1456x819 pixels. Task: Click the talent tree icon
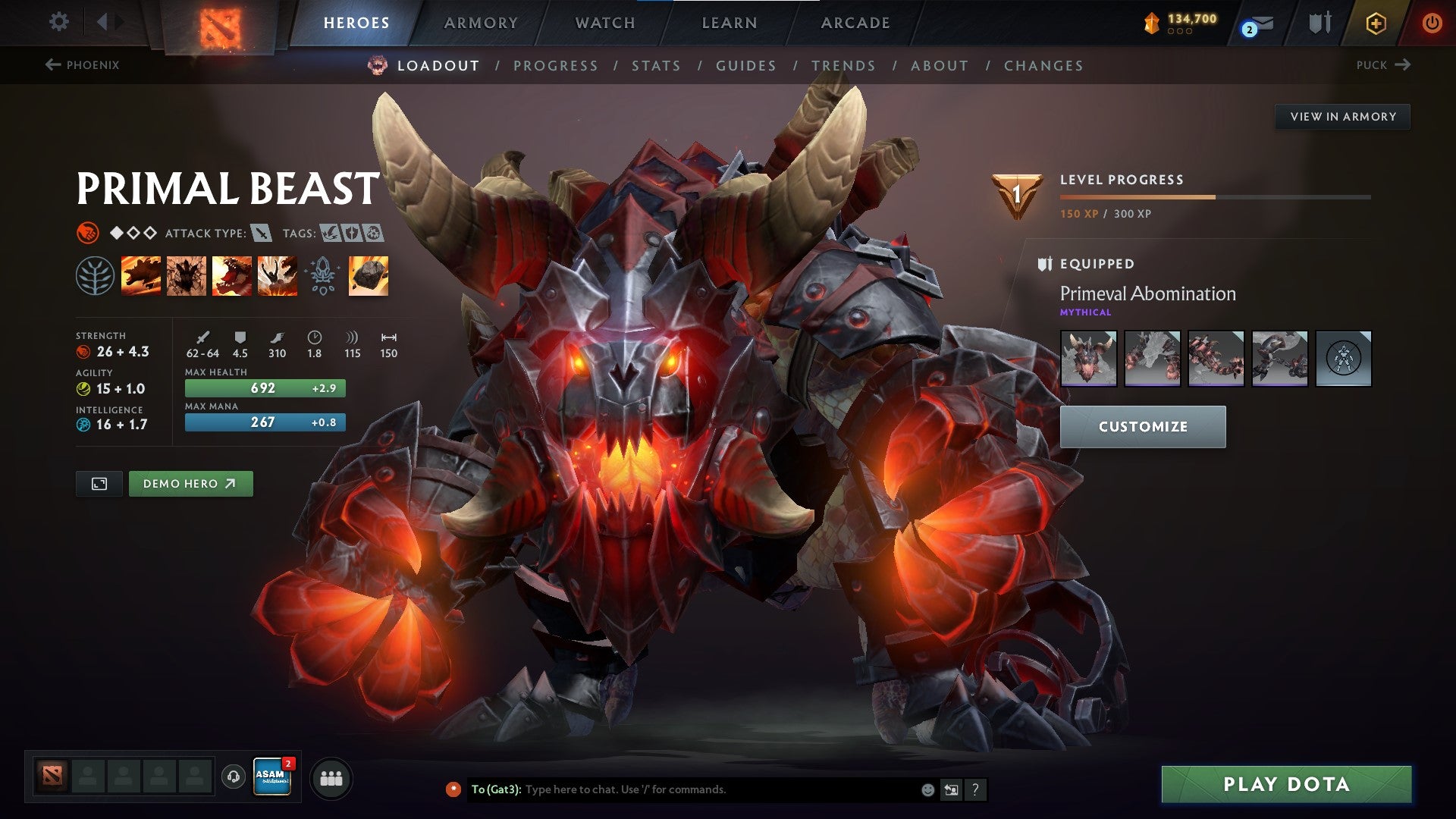95,275
